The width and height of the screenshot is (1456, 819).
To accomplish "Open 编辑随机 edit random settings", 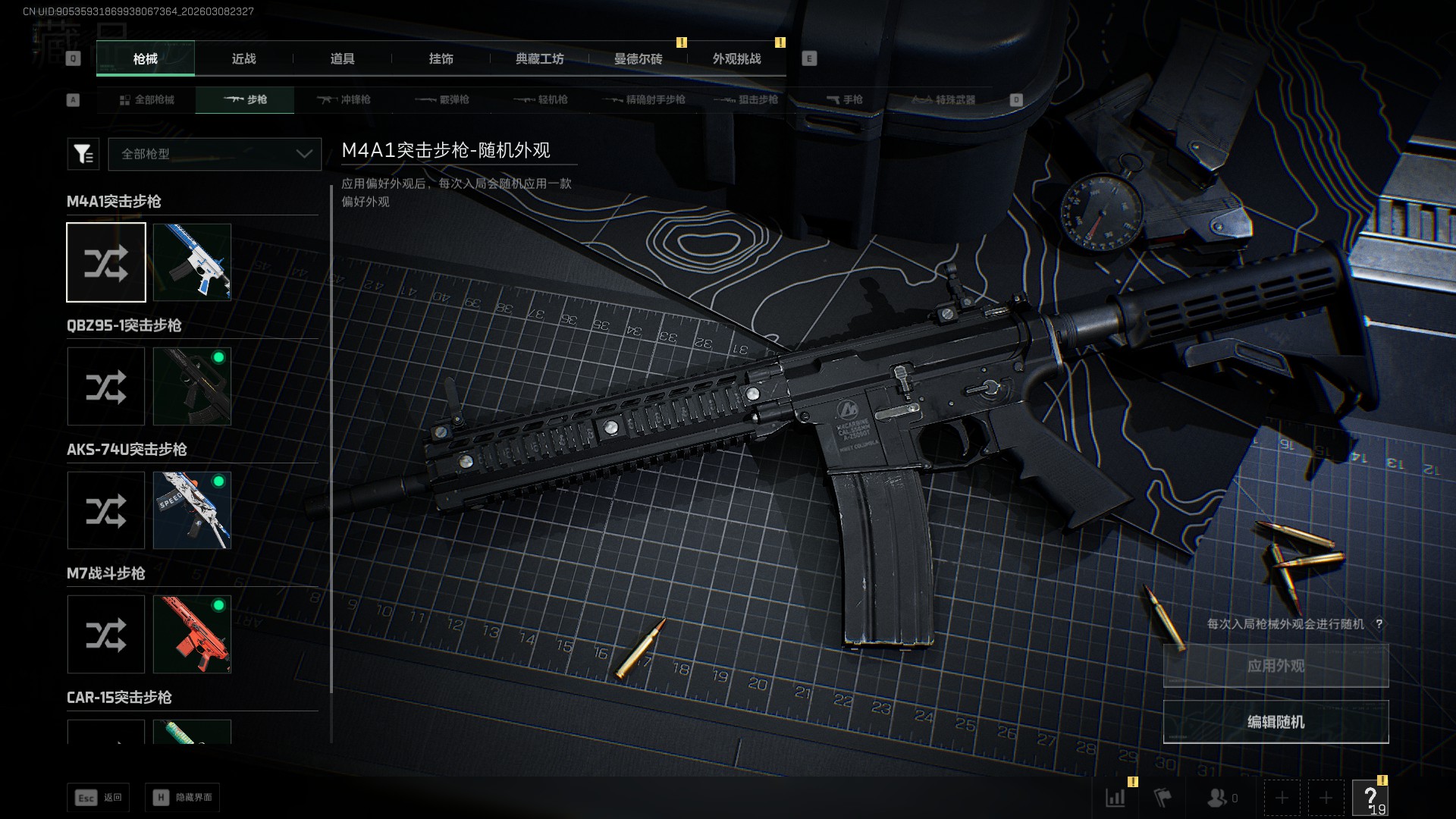I will [x=1276, y=722].
